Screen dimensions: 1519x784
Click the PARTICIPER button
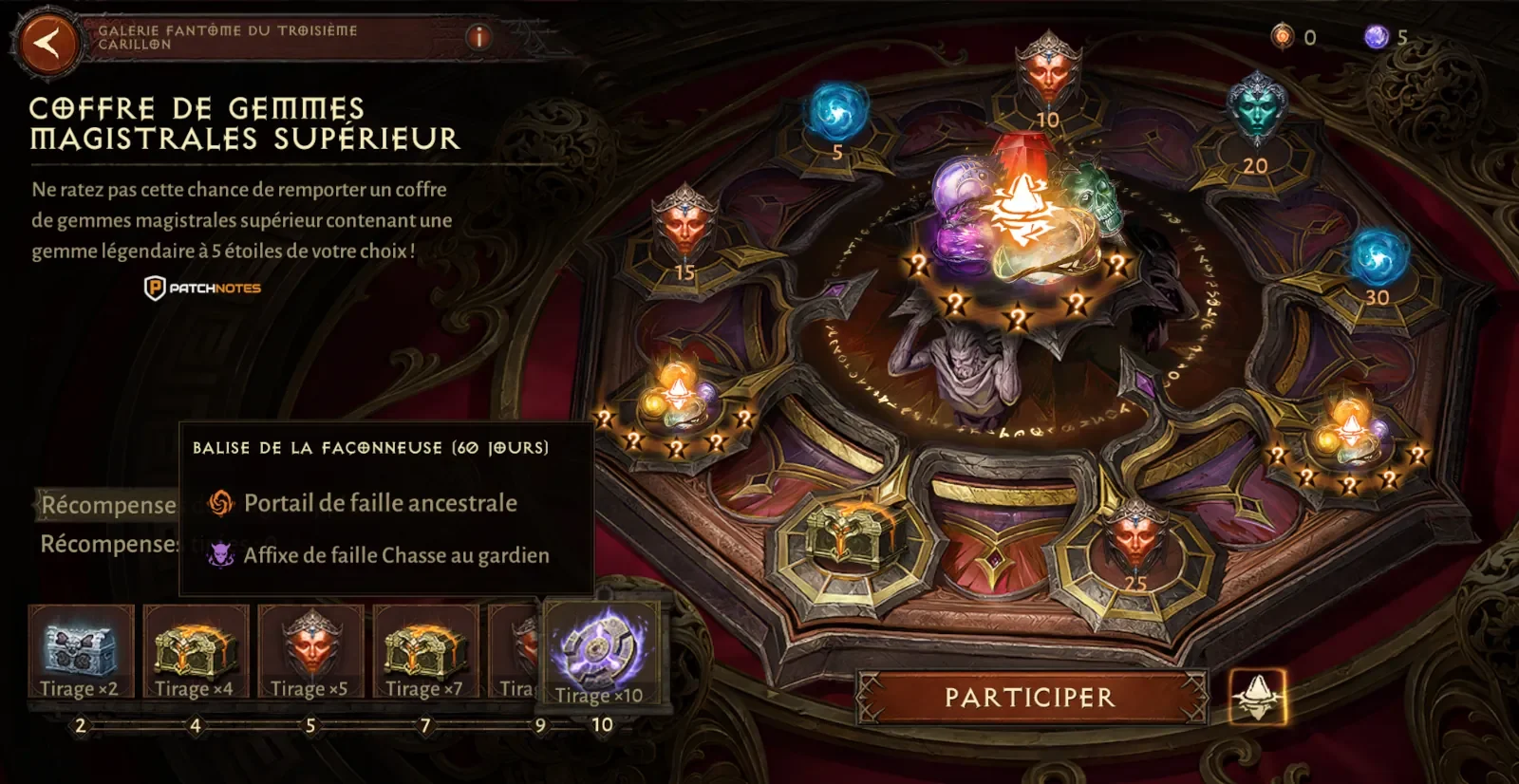coord(1030,698)
